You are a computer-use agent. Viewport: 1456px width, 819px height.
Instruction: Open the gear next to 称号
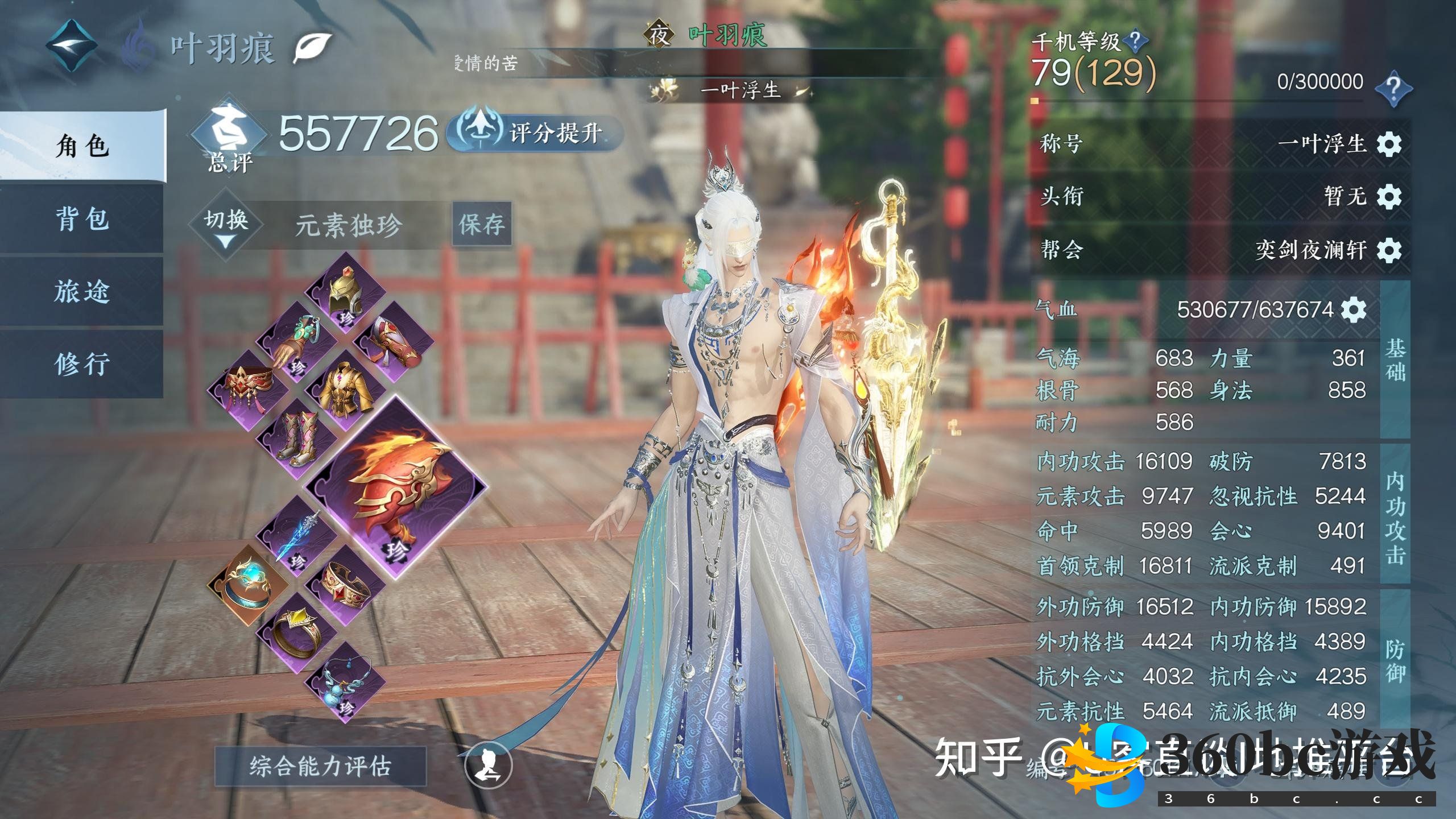pyautogui.click(x=1388, y=144)
